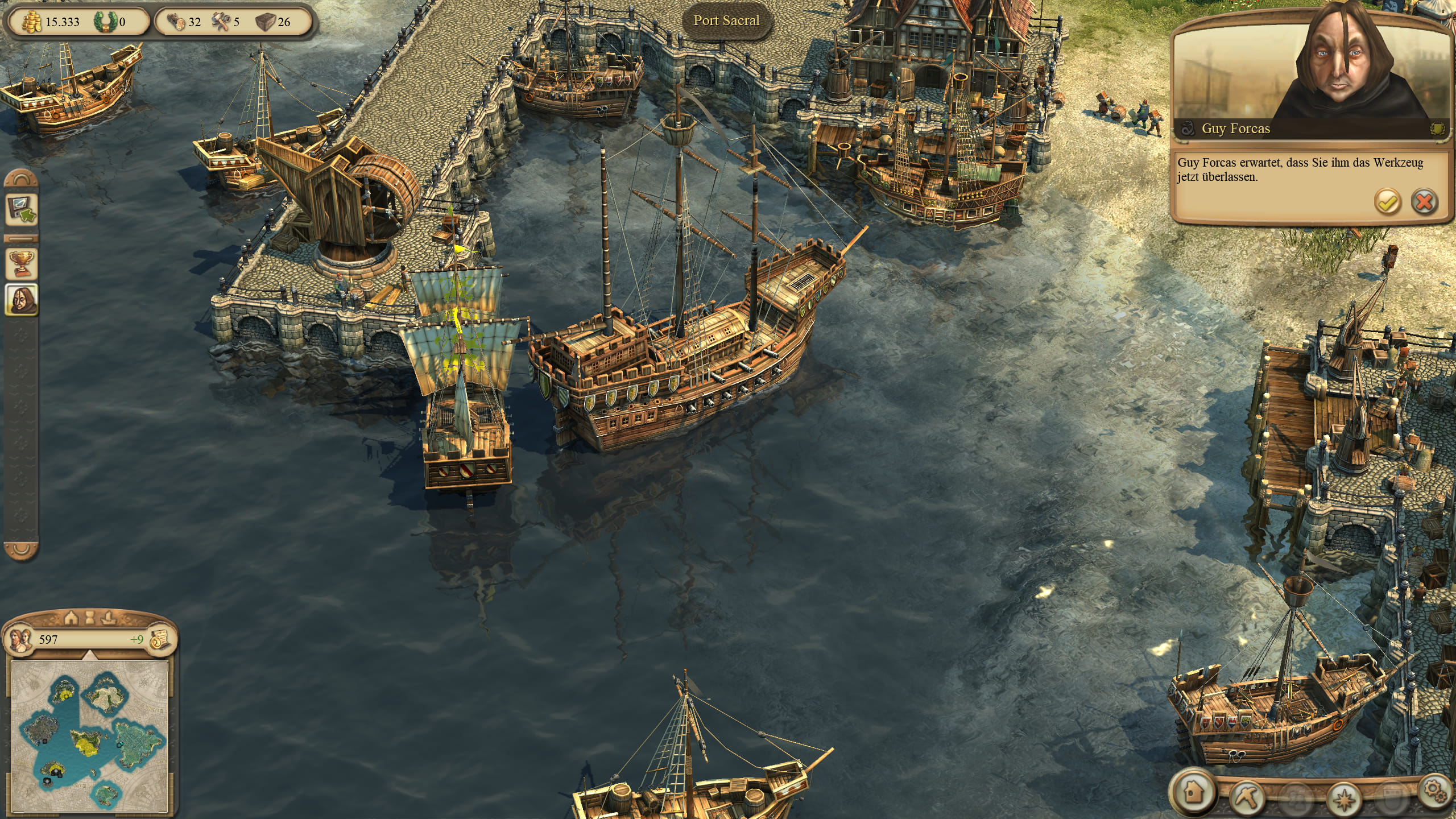Open the compass star menu button

coord(1343,800)
